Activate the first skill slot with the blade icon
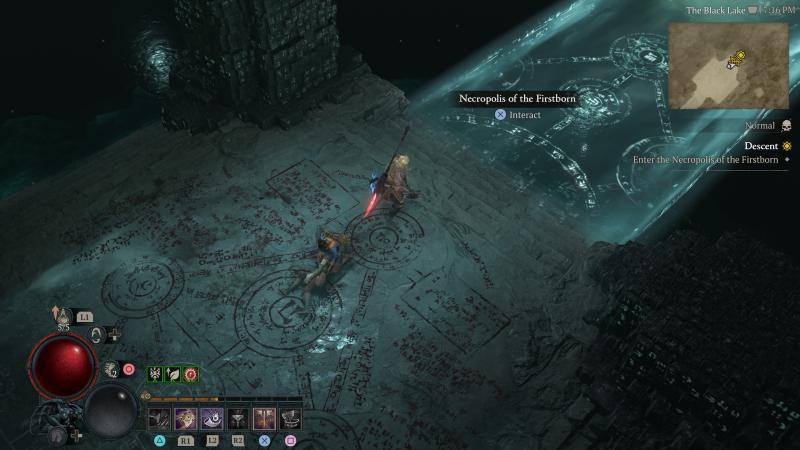The height and width of the screenshot is (450, 800). click(160, 418)
